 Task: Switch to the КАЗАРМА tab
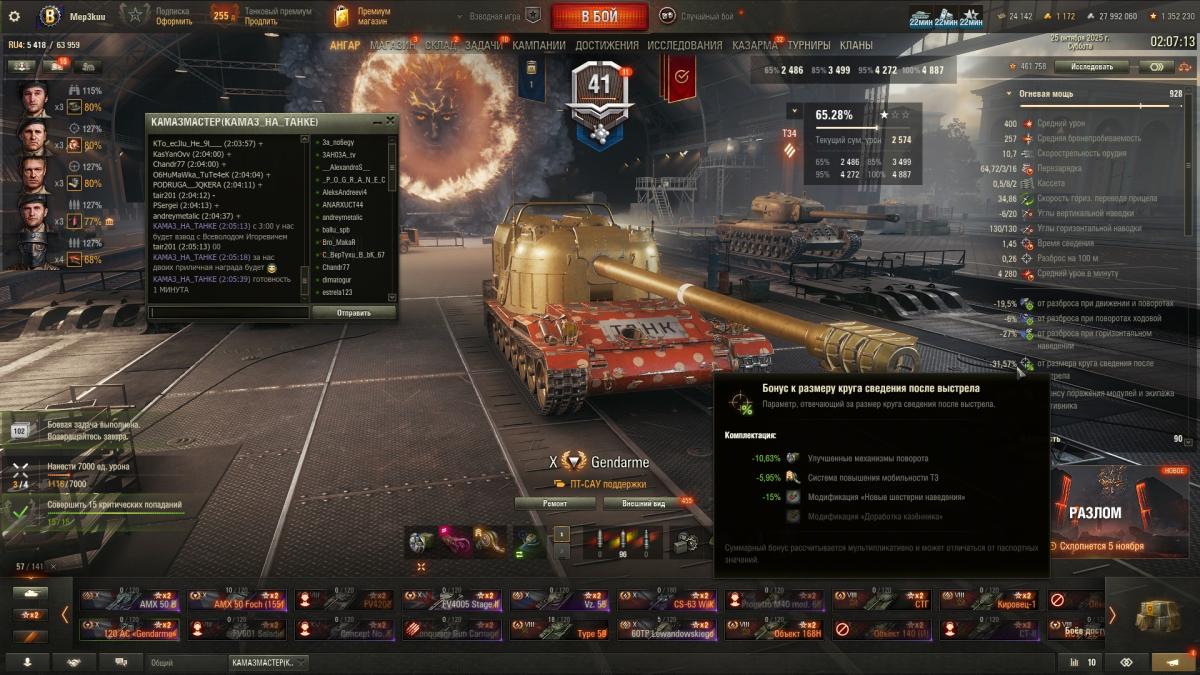point(754,45)
